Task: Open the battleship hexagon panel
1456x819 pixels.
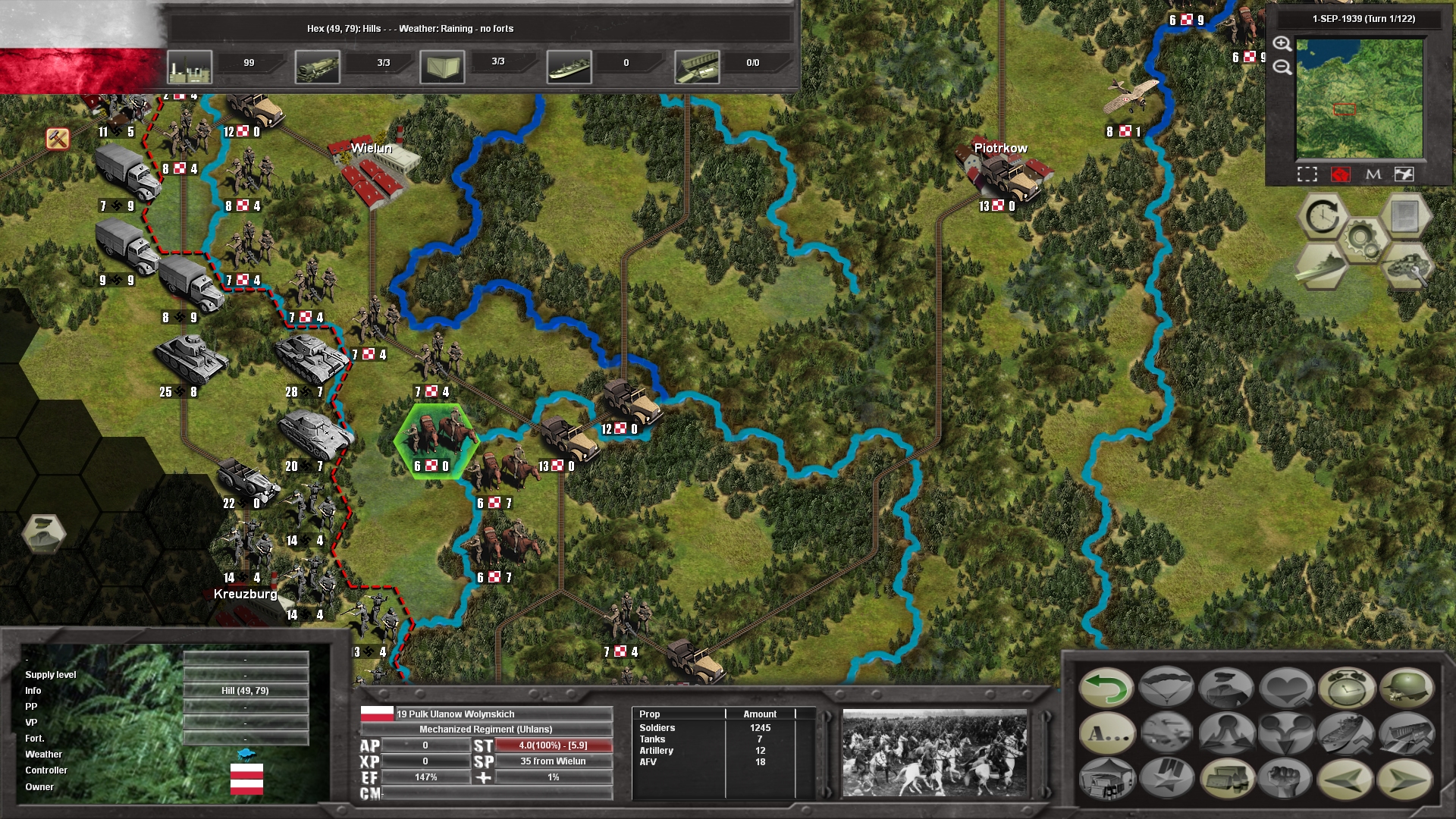Action: pos(1323,265)
